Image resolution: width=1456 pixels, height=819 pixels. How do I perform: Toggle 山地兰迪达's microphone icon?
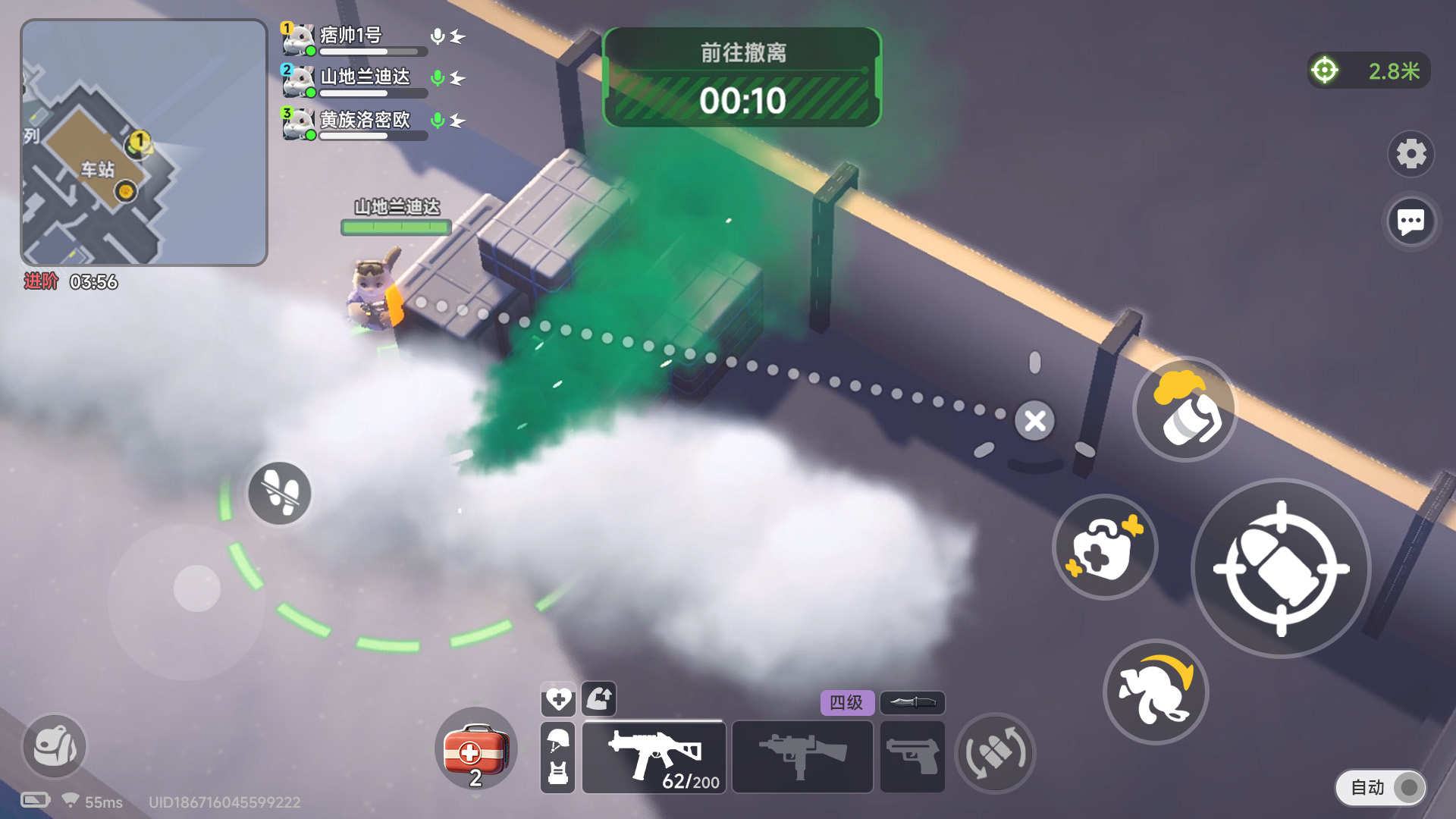click(x=438, y=78)
